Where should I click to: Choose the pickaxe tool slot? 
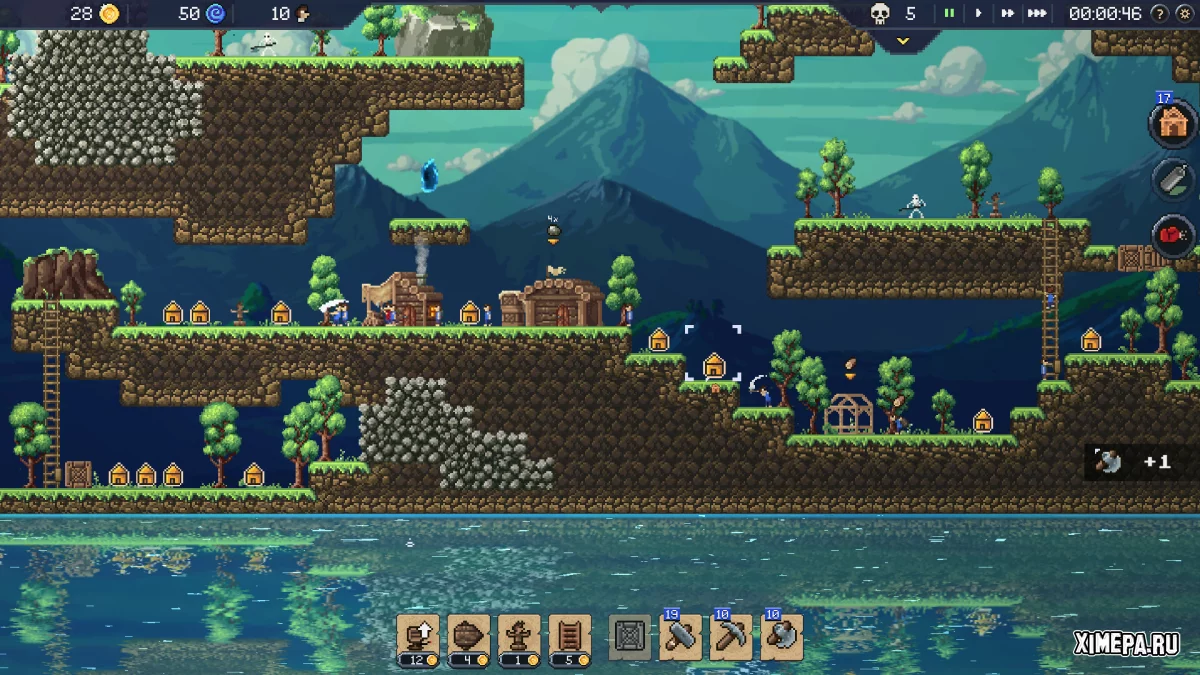point(731,637)
